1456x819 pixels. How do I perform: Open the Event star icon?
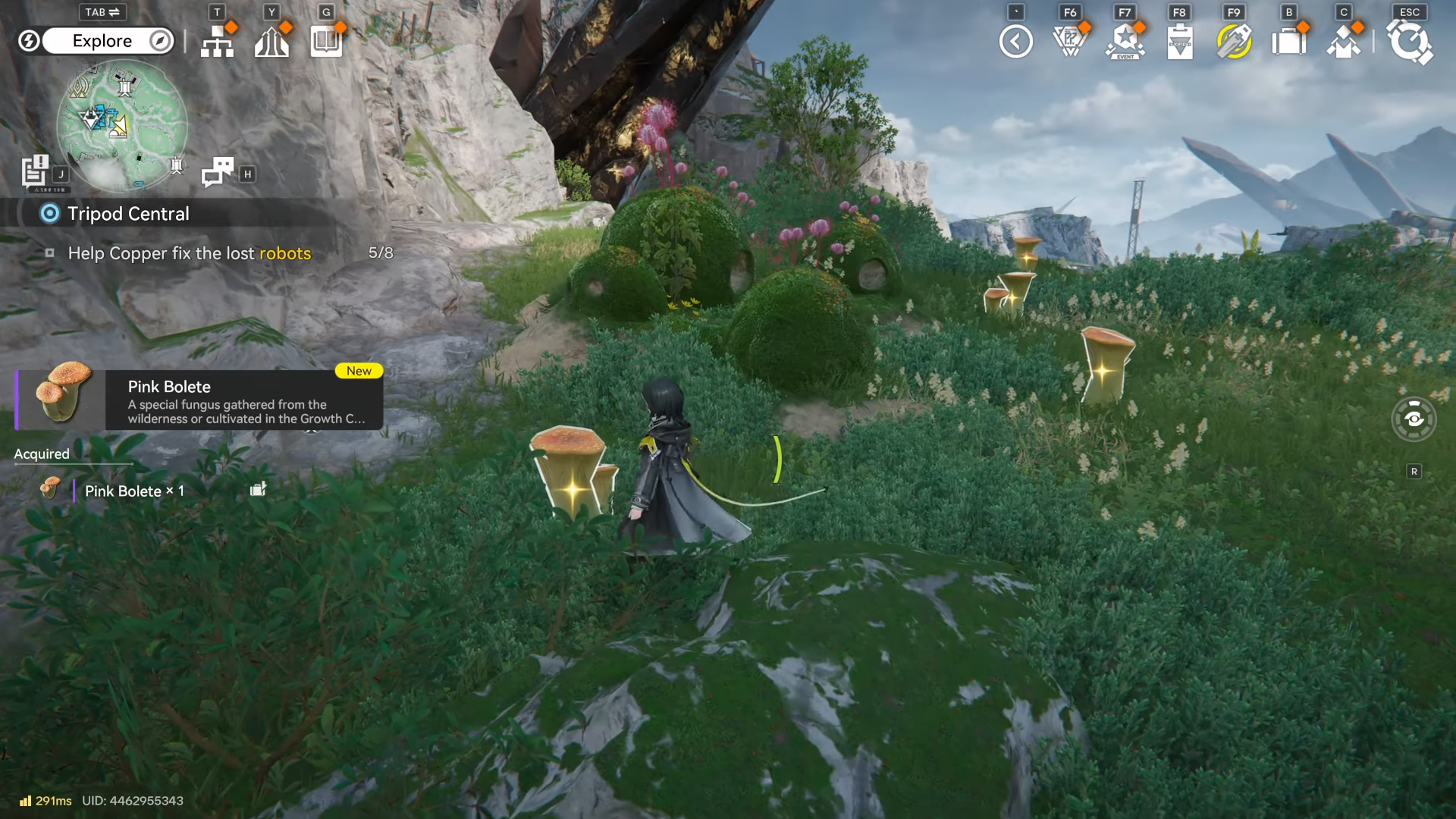point(1125,42)
